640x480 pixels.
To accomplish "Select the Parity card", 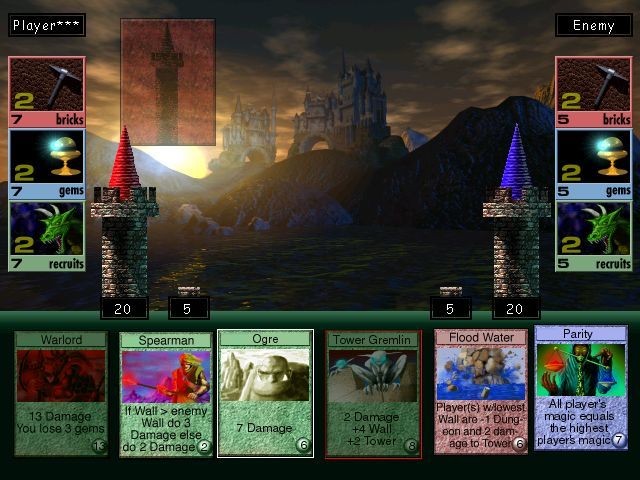I will pos(580,387).
